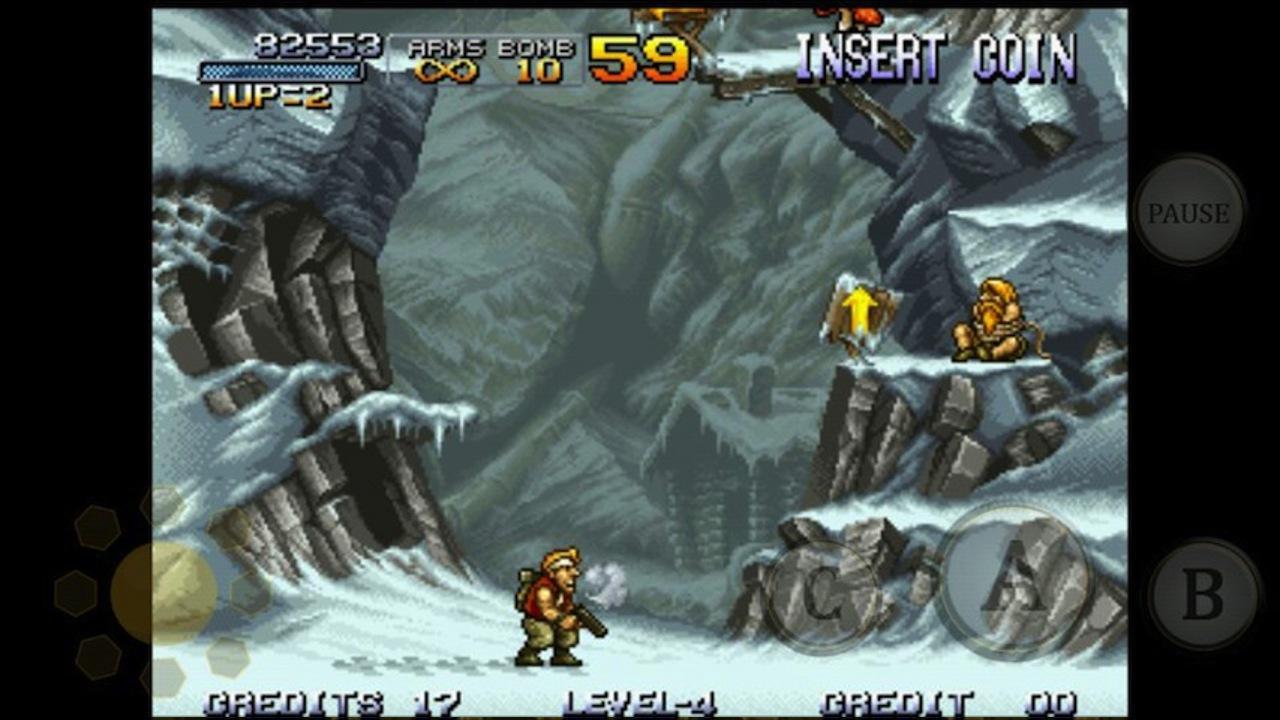Tap the blue health gauge bar
Image resolution: width=1280 pixels, height=720 pixels.
pyautogui.click(x=283, y=70)
